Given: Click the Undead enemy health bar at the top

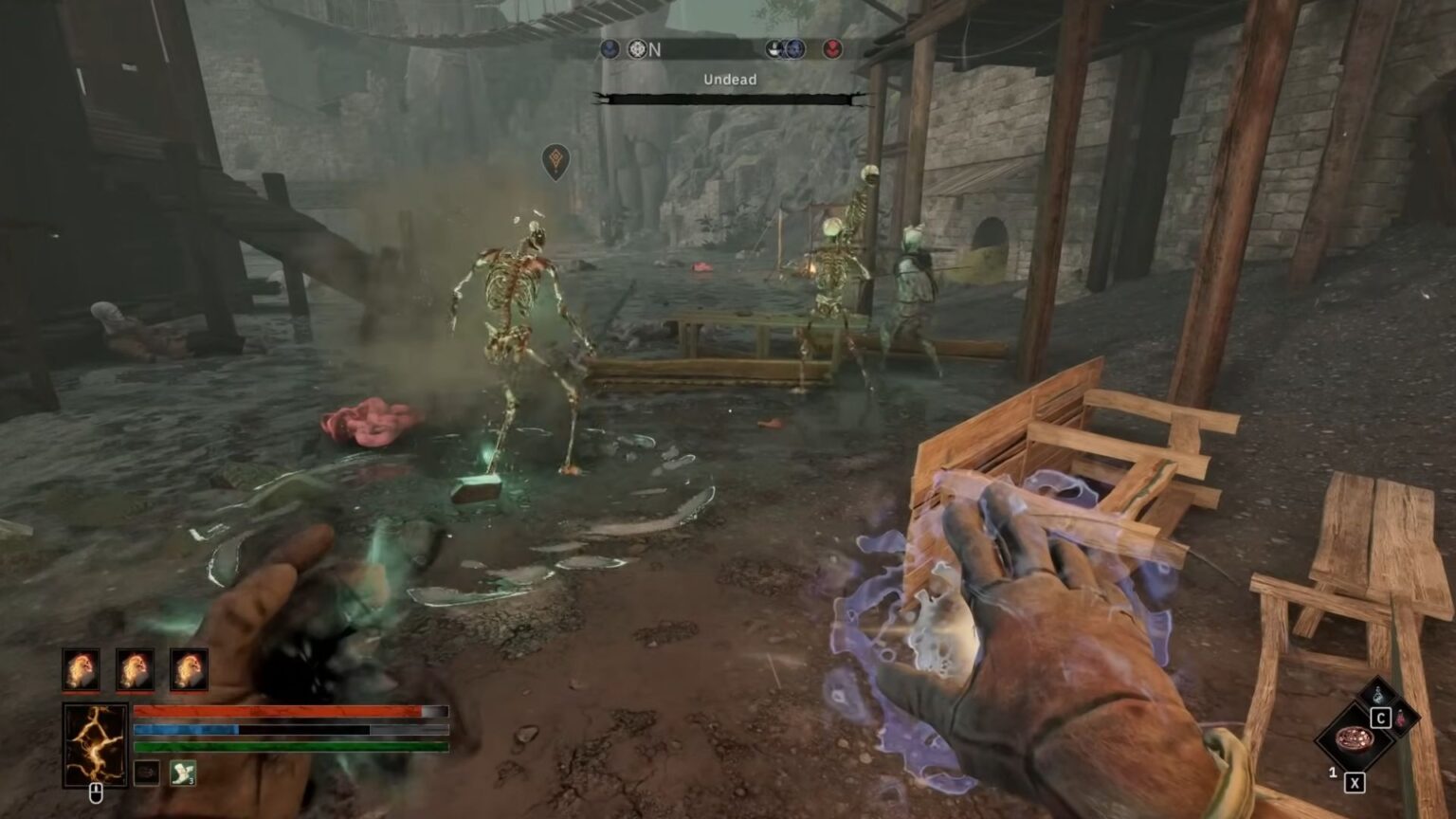Looking at the screenshot, I should (730, 99).
